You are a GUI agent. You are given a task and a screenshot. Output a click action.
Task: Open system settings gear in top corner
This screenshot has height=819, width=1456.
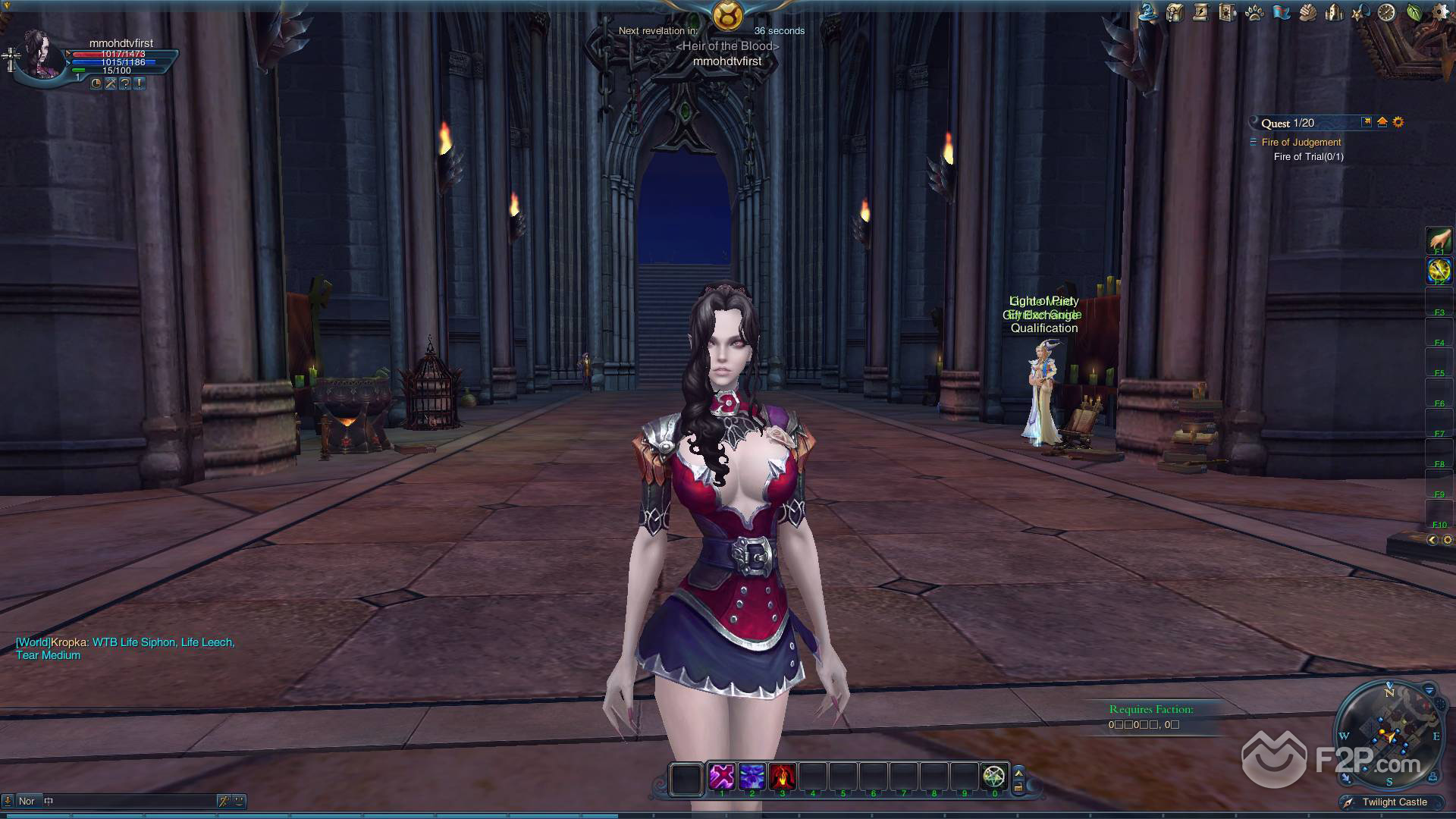1439,11
